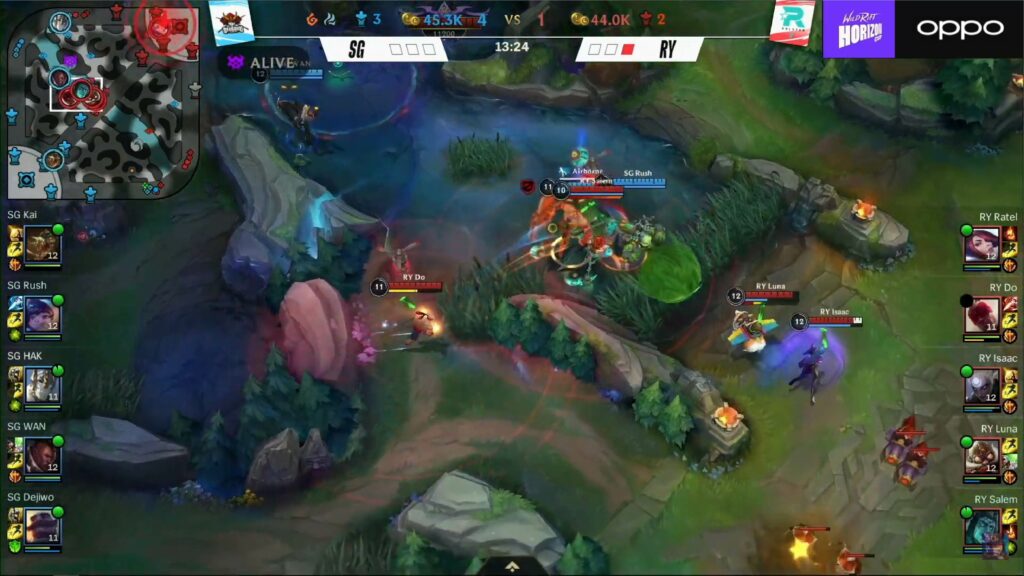Select RY Isaac's champion portrait

(x=981, y=386)
